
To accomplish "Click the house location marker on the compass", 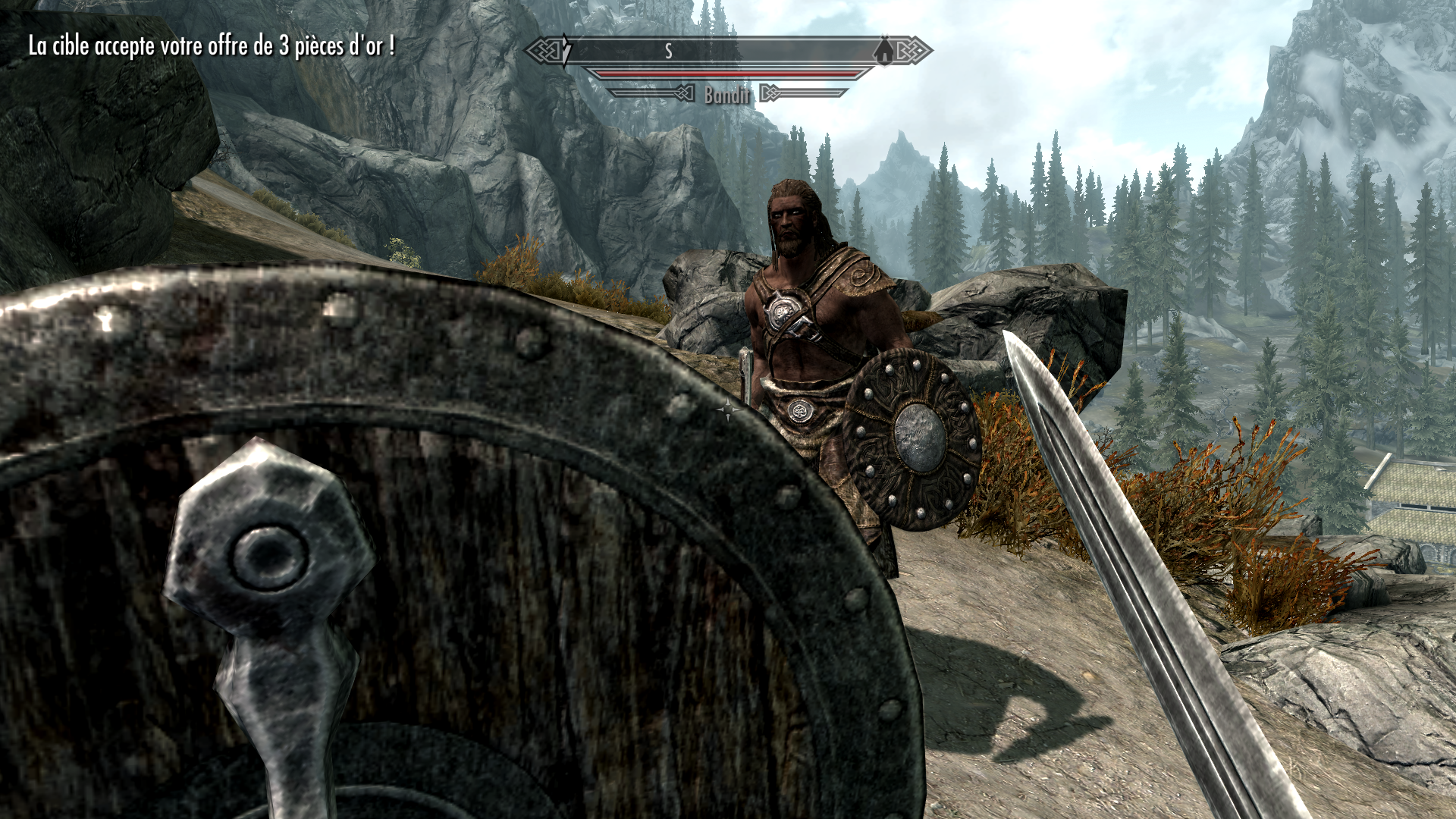I will click(880, 52).
